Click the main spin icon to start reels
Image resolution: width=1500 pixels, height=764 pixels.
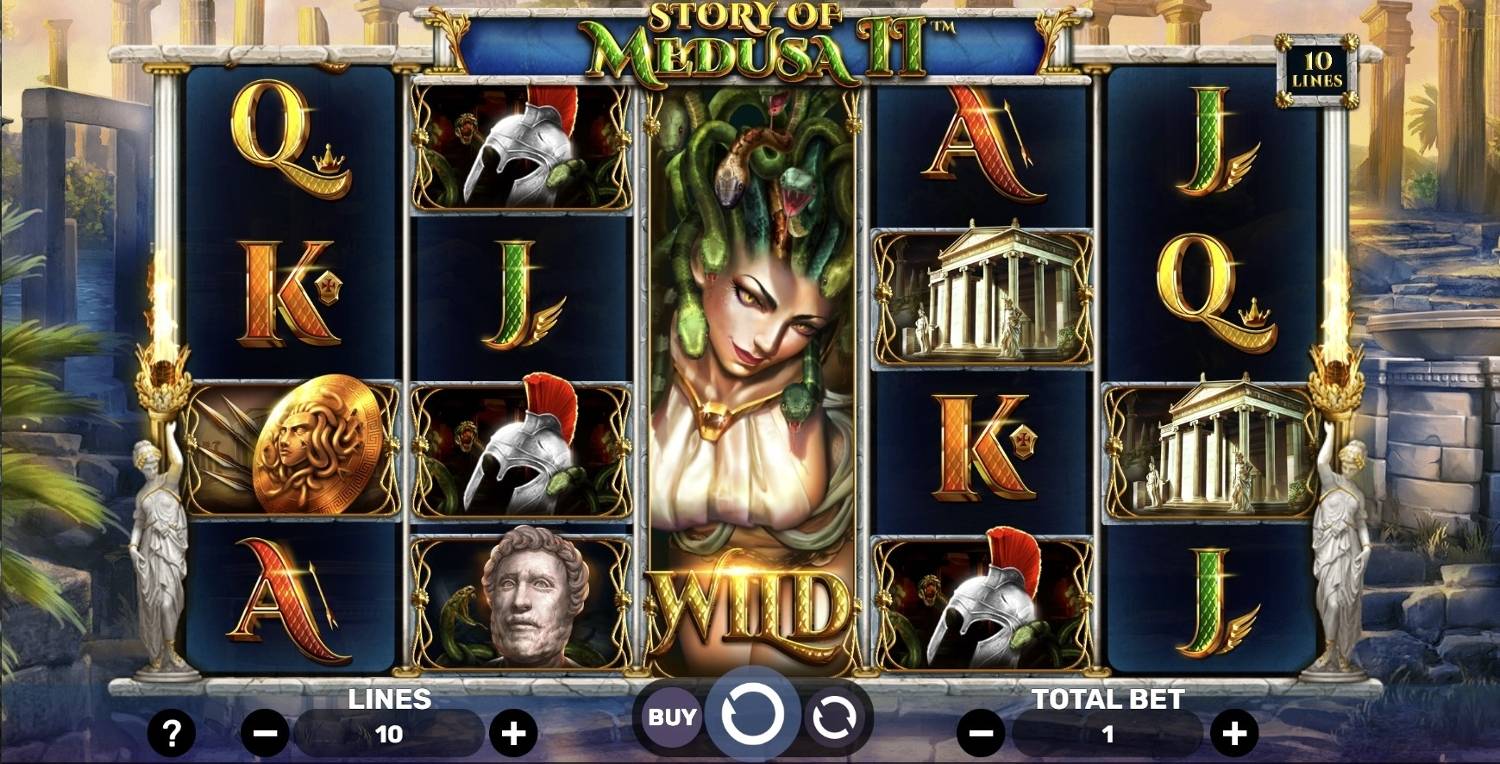tap(752, 714)
